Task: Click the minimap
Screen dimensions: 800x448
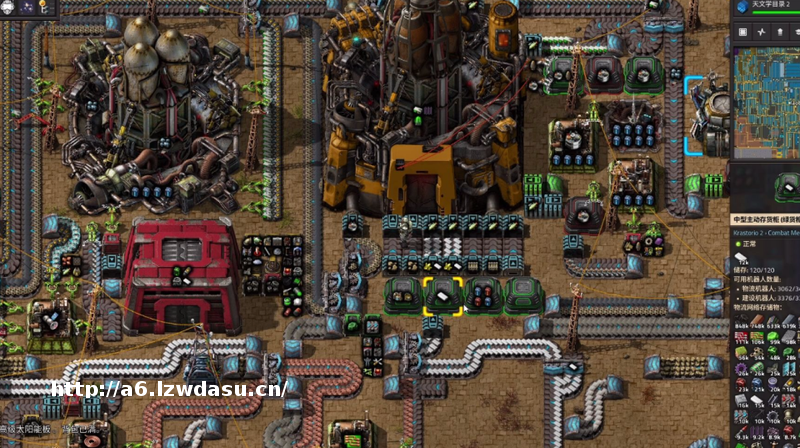Action: [x=767, y=99]
